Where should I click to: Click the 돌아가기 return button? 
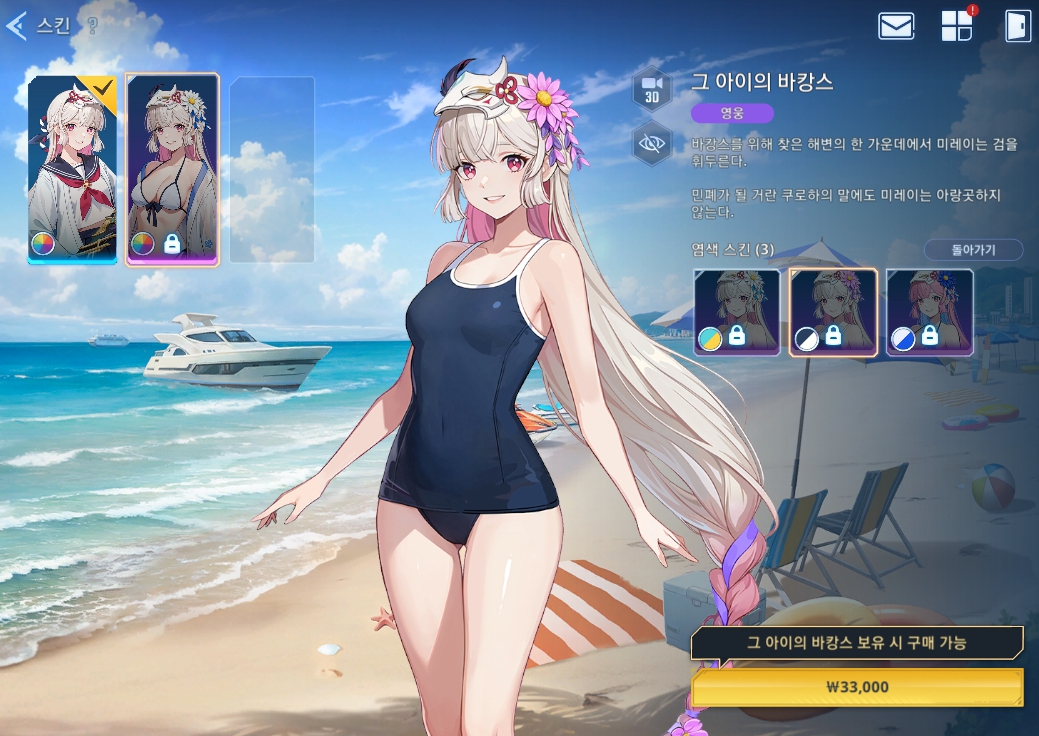click(x=973, y=249)
